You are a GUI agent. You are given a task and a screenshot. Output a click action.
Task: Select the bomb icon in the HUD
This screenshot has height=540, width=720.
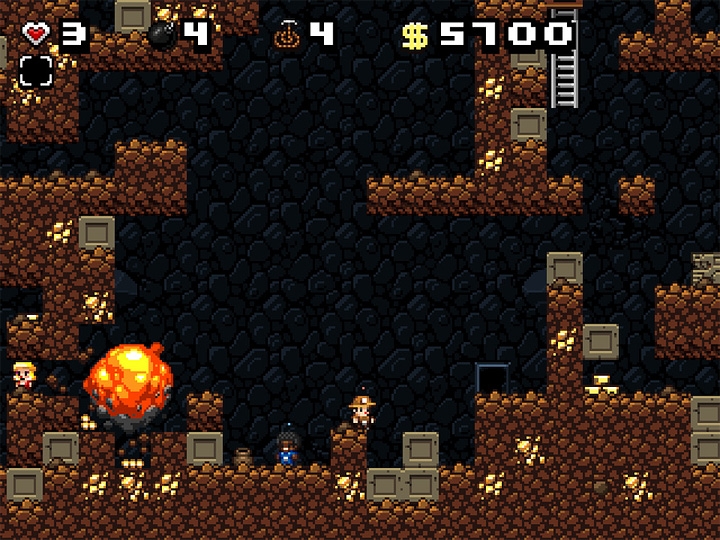[162, 35]
